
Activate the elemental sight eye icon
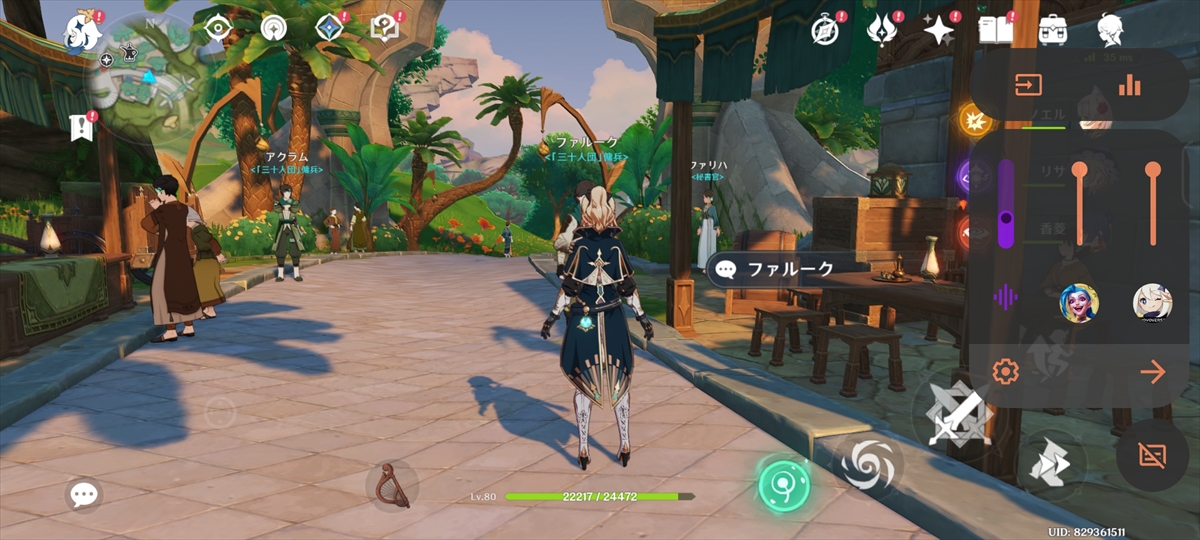tap(216, 28)
